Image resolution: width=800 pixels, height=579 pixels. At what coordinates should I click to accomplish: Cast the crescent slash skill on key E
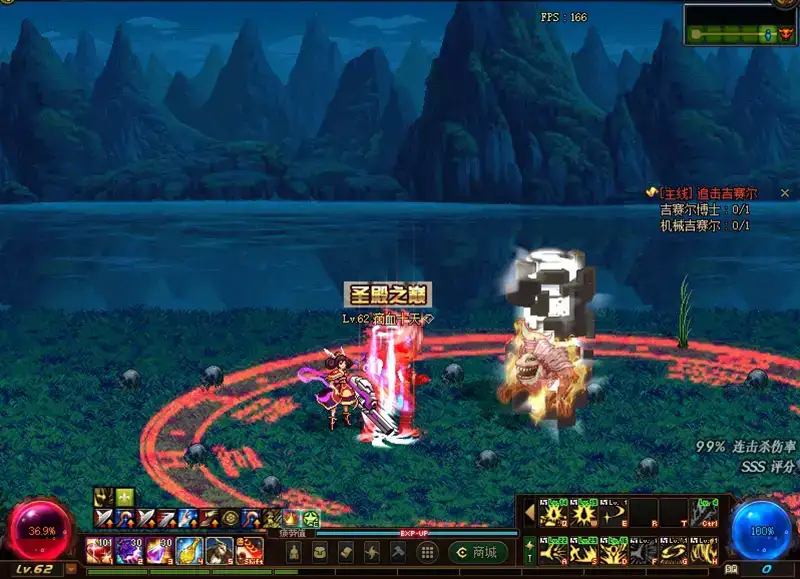(614, 512)
